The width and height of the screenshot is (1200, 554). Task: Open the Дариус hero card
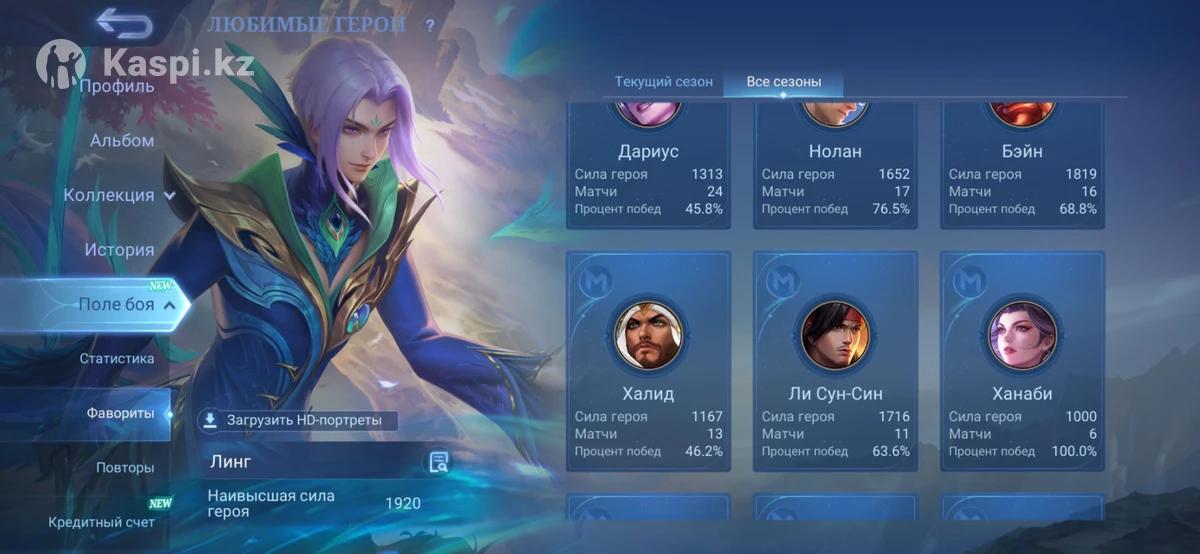pos(648,165)
